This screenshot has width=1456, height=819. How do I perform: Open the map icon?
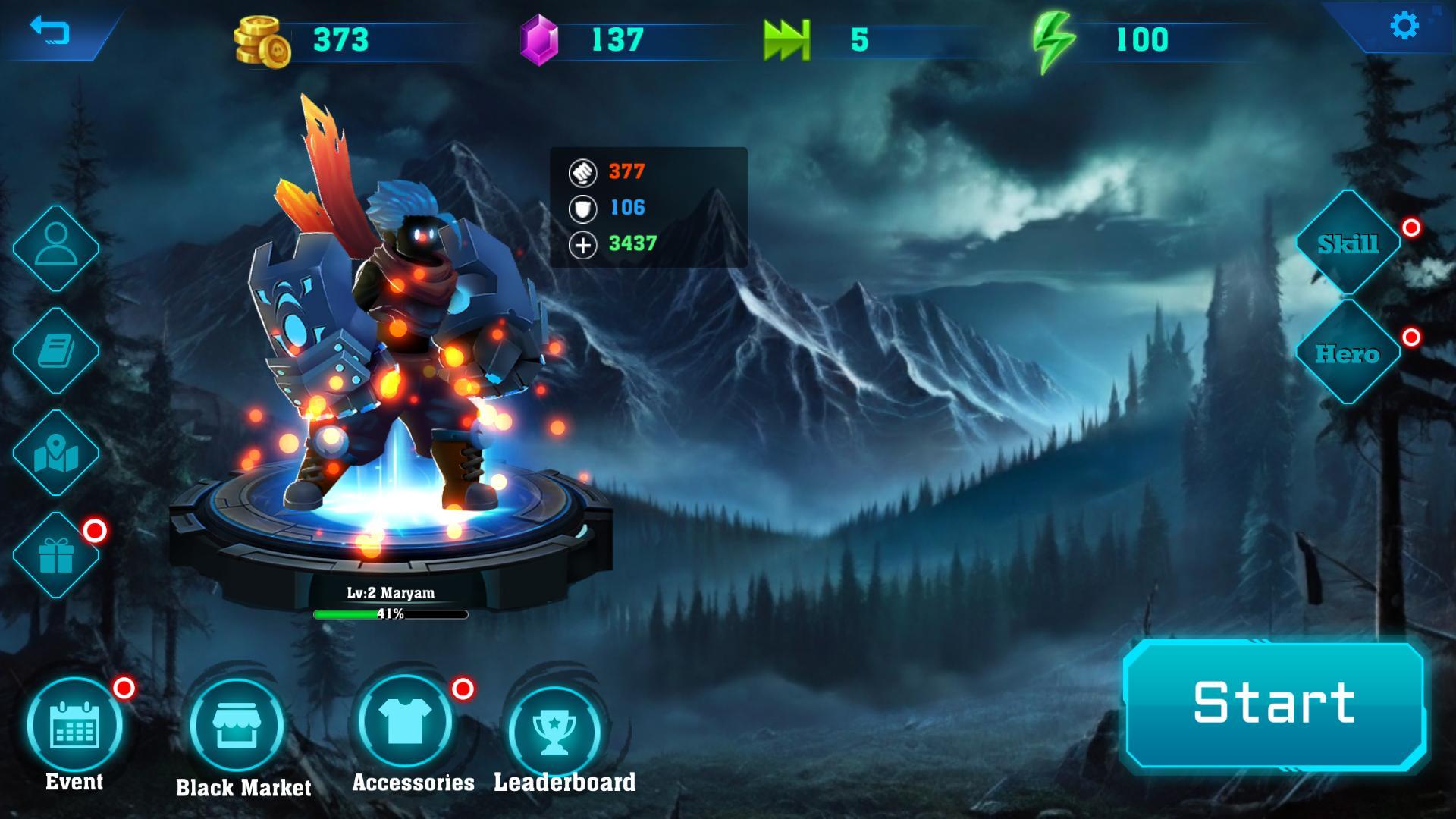tap(56, 453)
